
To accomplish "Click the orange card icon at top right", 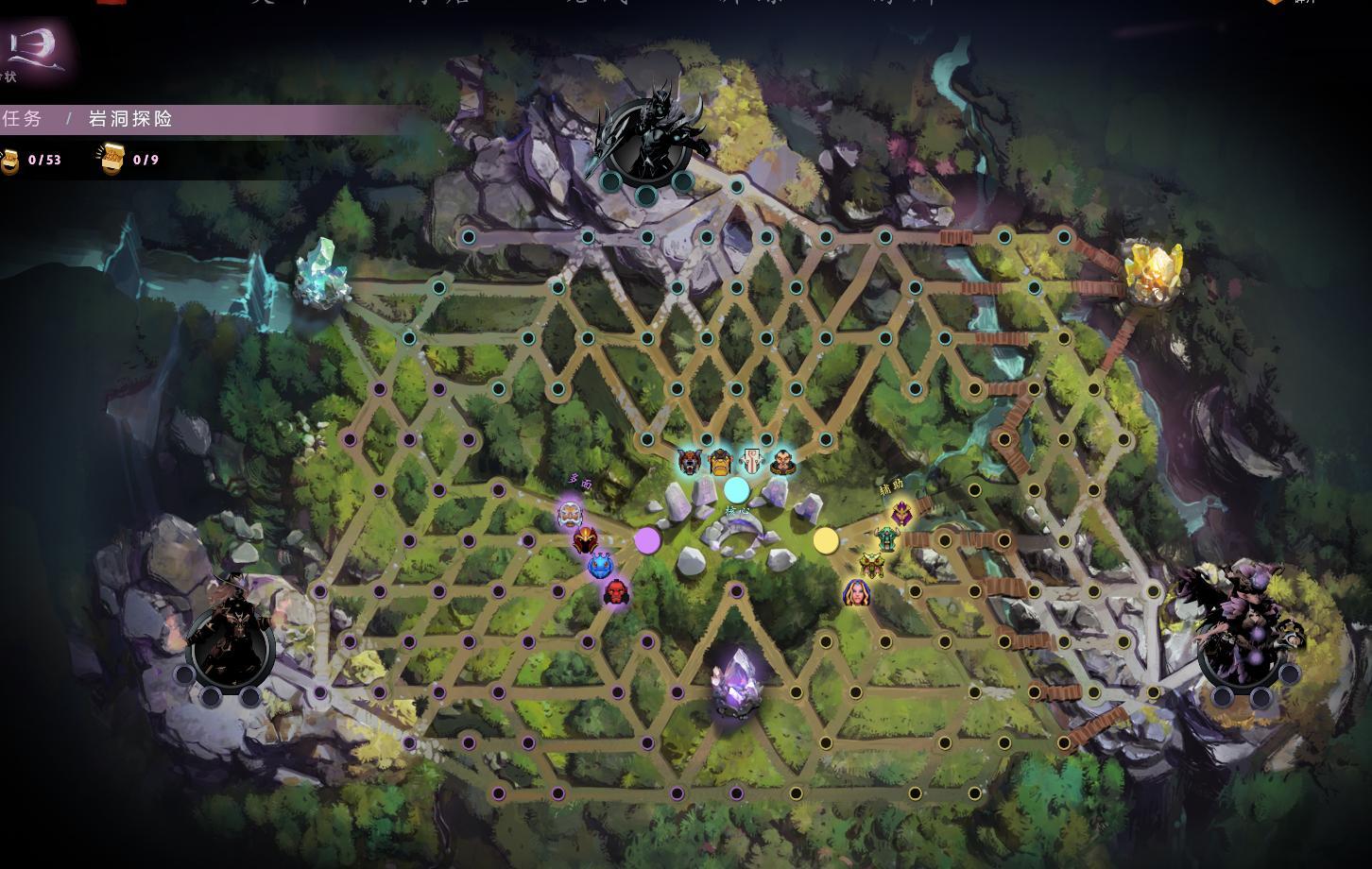I will click(x=1273, y=5).
